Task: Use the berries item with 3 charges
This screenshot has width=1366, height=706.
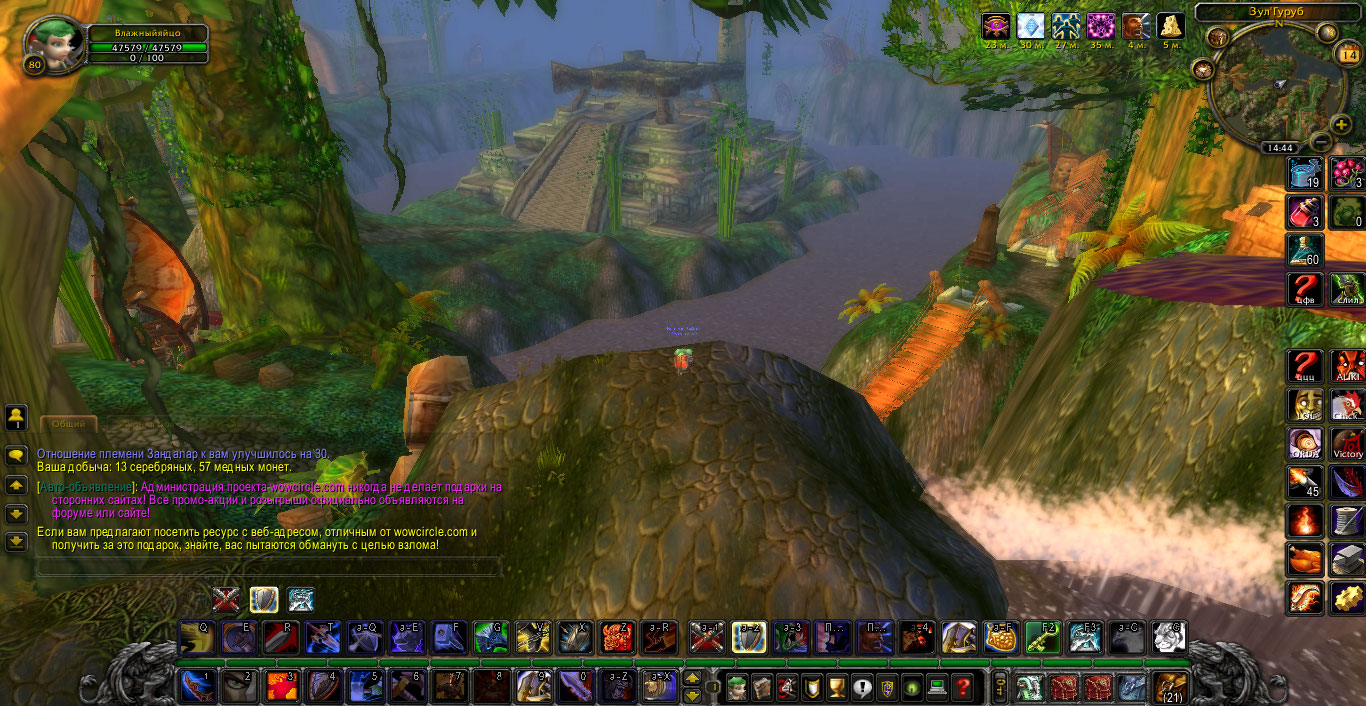Action: [1347, 173]
